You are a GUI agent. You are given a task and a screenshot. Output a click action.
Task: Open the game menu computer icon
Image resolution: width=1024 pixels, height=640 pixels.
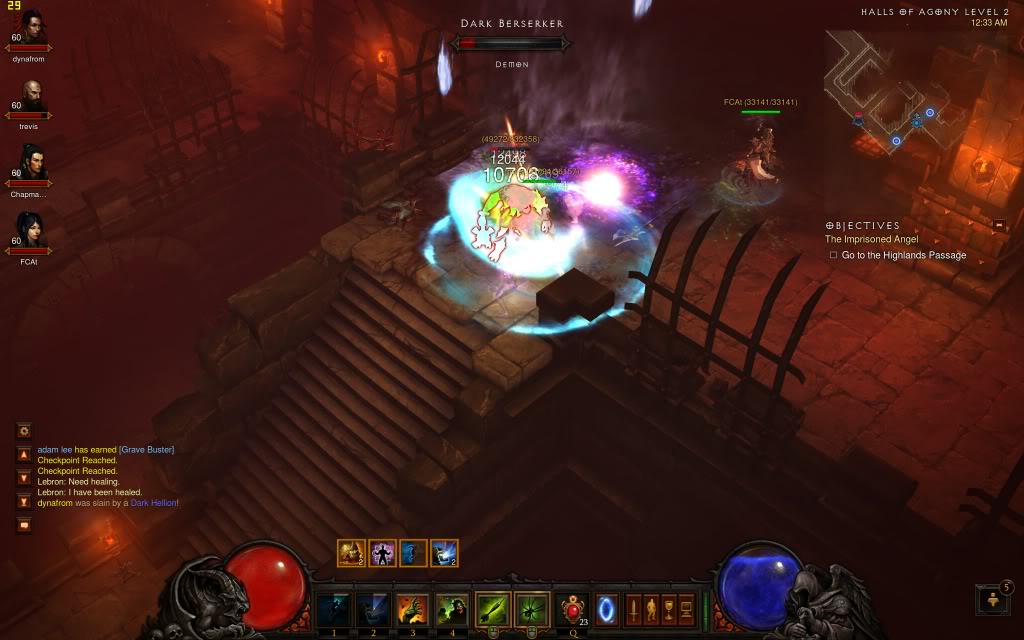coord(686,607)
